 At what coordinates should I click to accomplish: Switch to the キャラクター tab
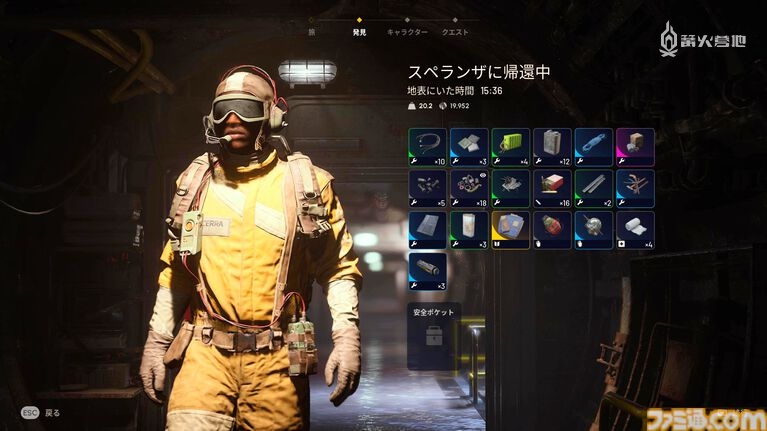[x=406, y=32]
